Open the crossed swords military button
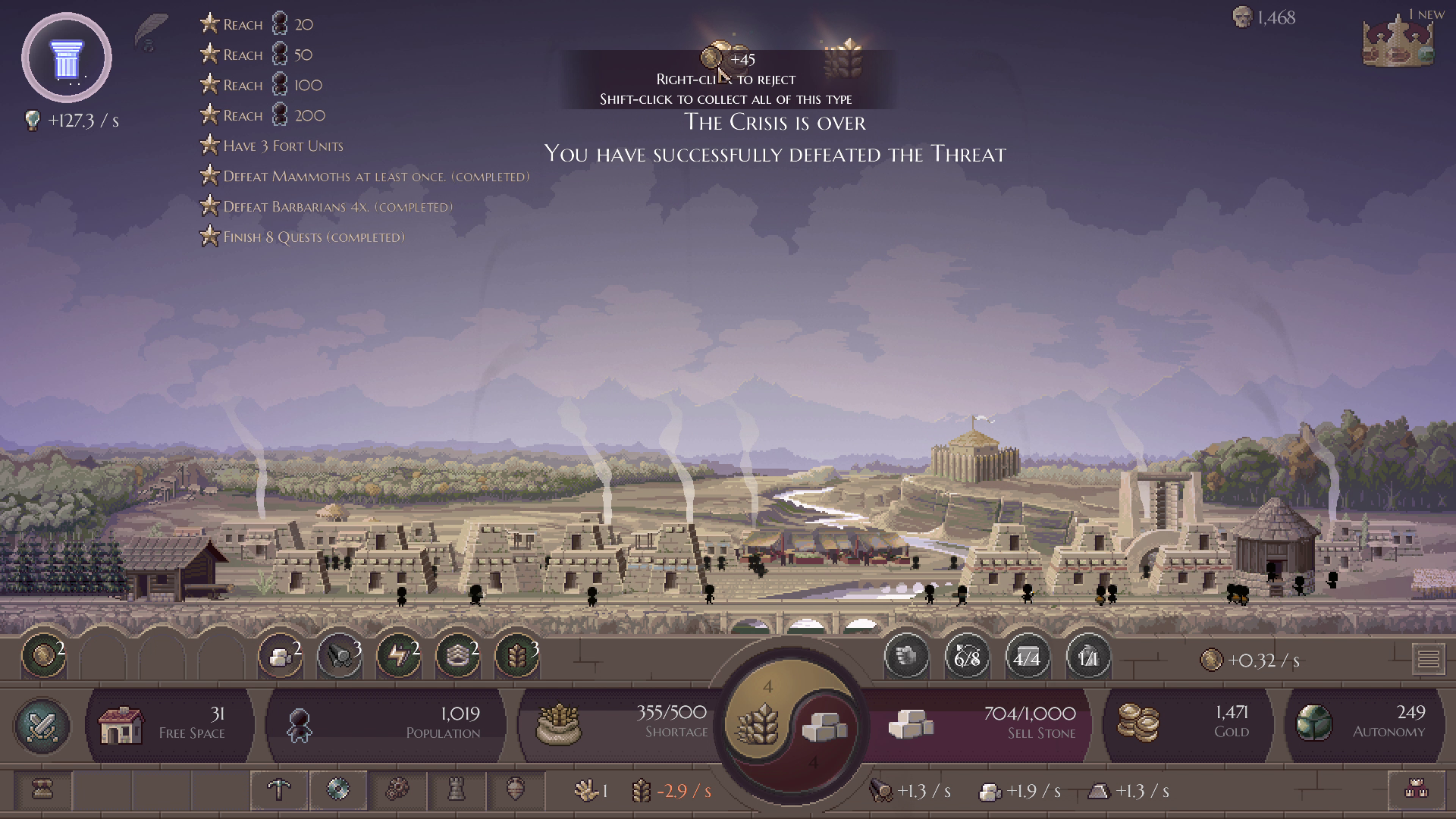 42,726
